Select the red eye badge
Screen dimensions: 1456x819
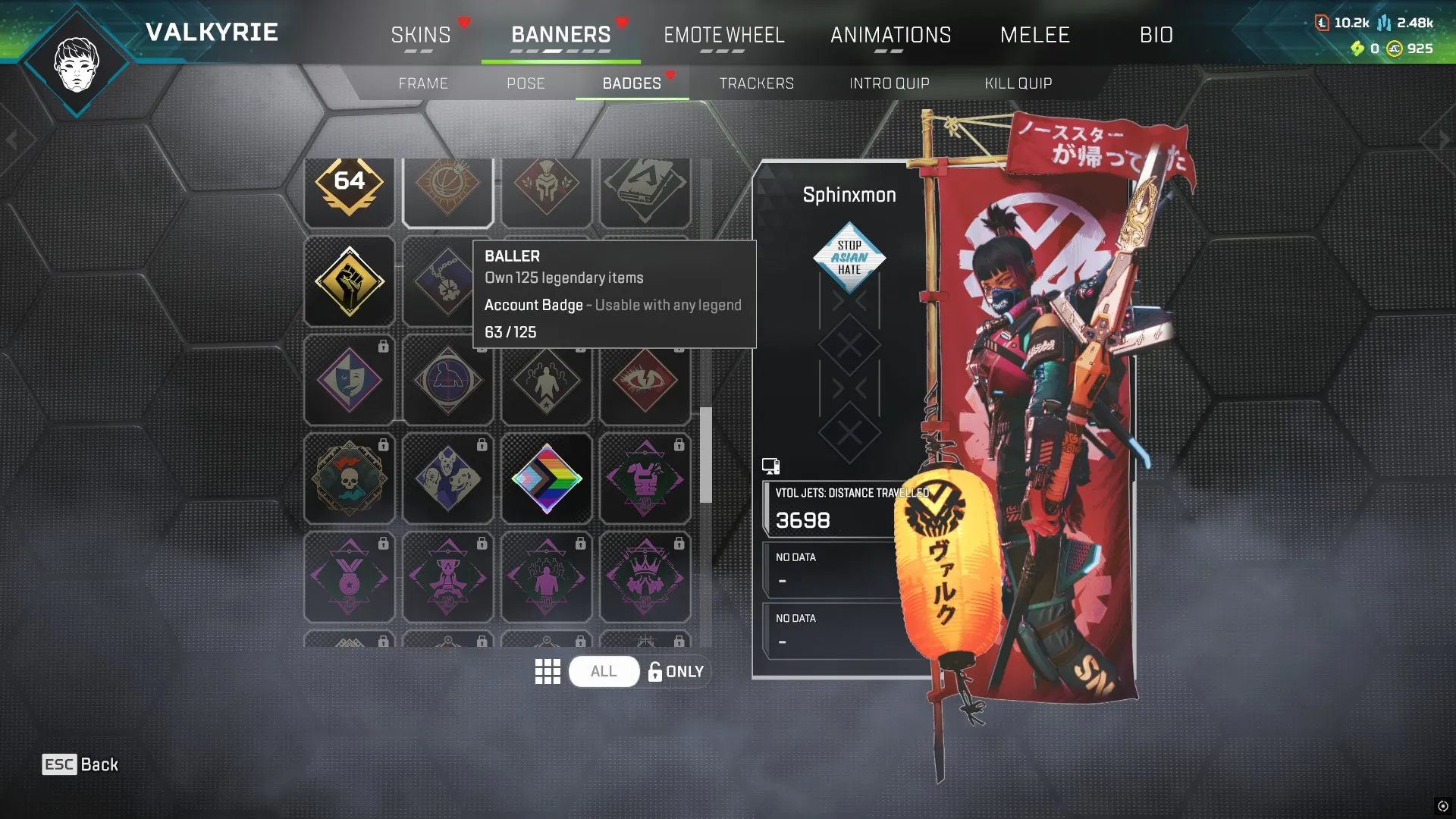645,380
